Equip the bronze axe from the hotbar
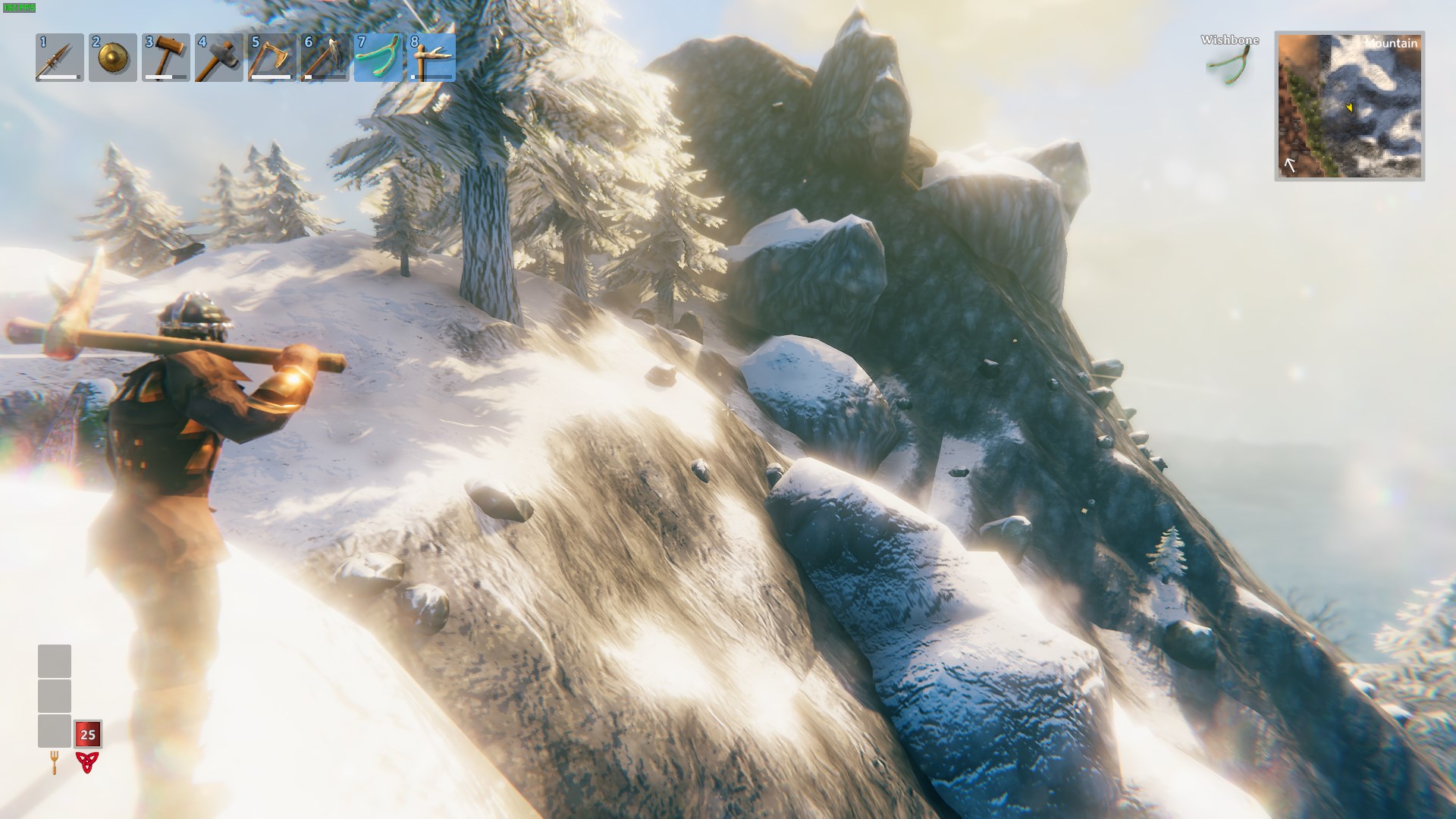This screenshot has height=819, width=1456. point(271,58)
